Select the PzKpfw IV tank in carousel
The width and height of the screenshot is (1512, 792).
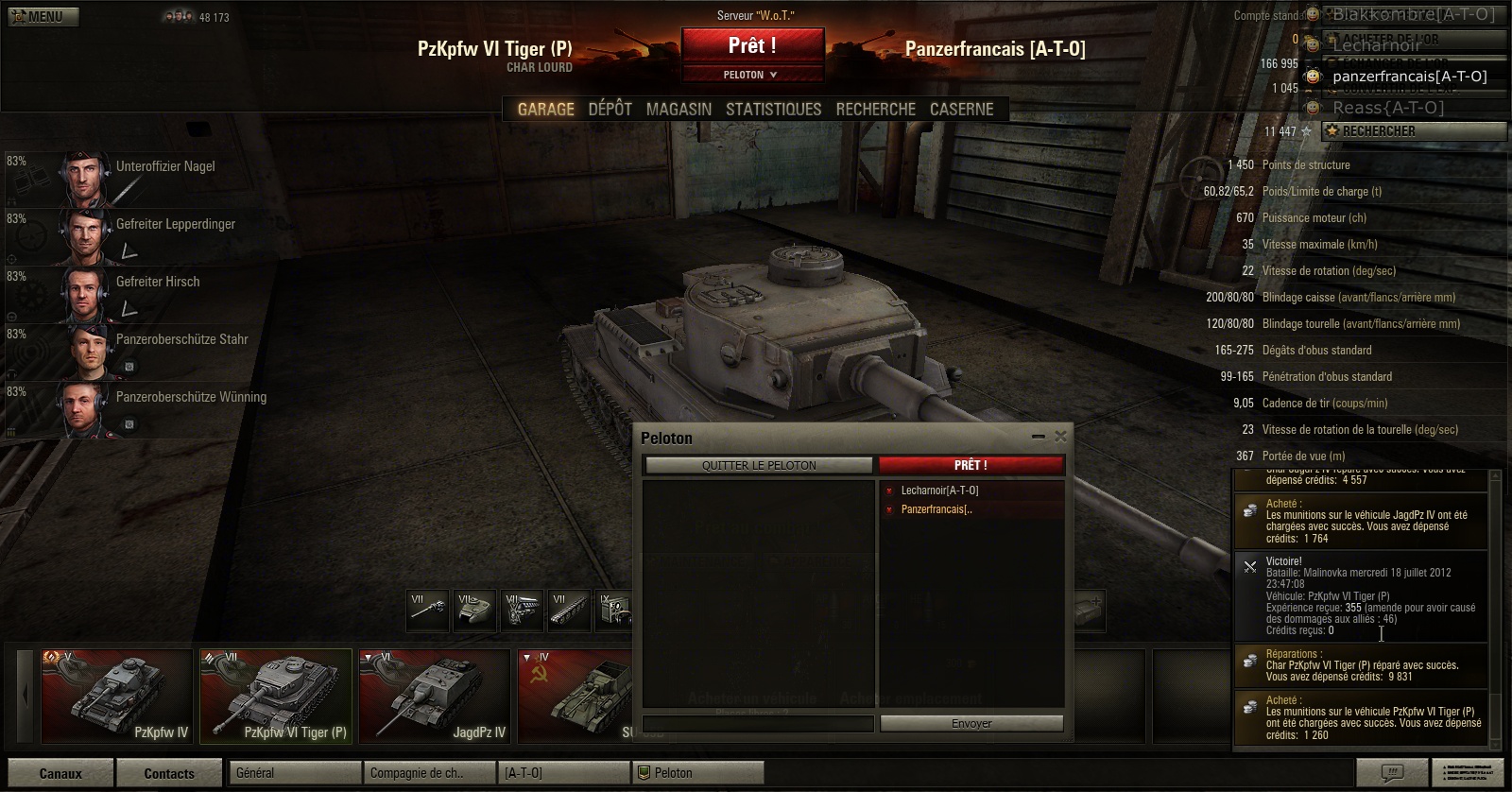click(x=117, y=697)
